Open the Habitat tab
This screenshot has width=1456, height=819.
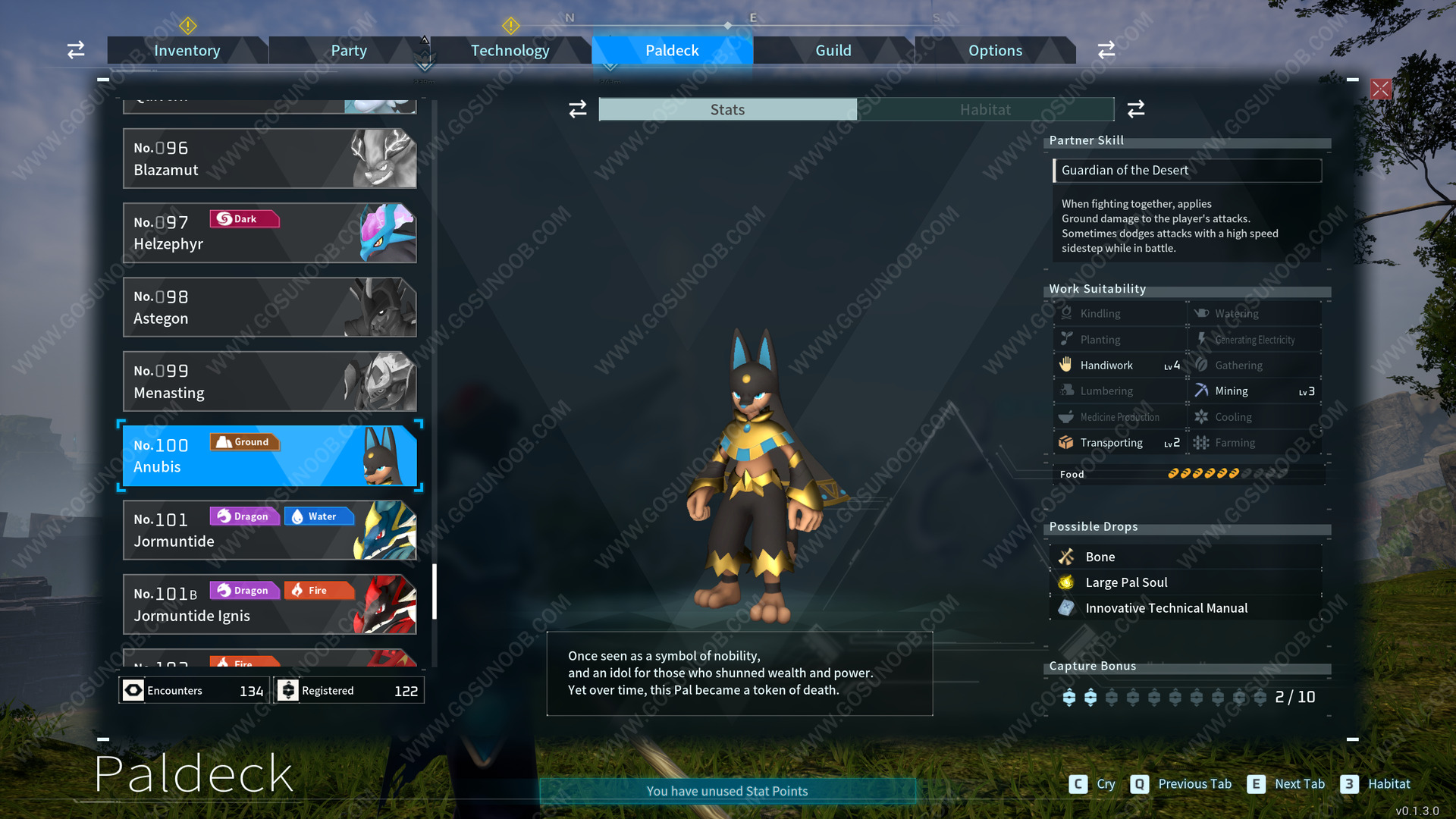click(985, 109)
